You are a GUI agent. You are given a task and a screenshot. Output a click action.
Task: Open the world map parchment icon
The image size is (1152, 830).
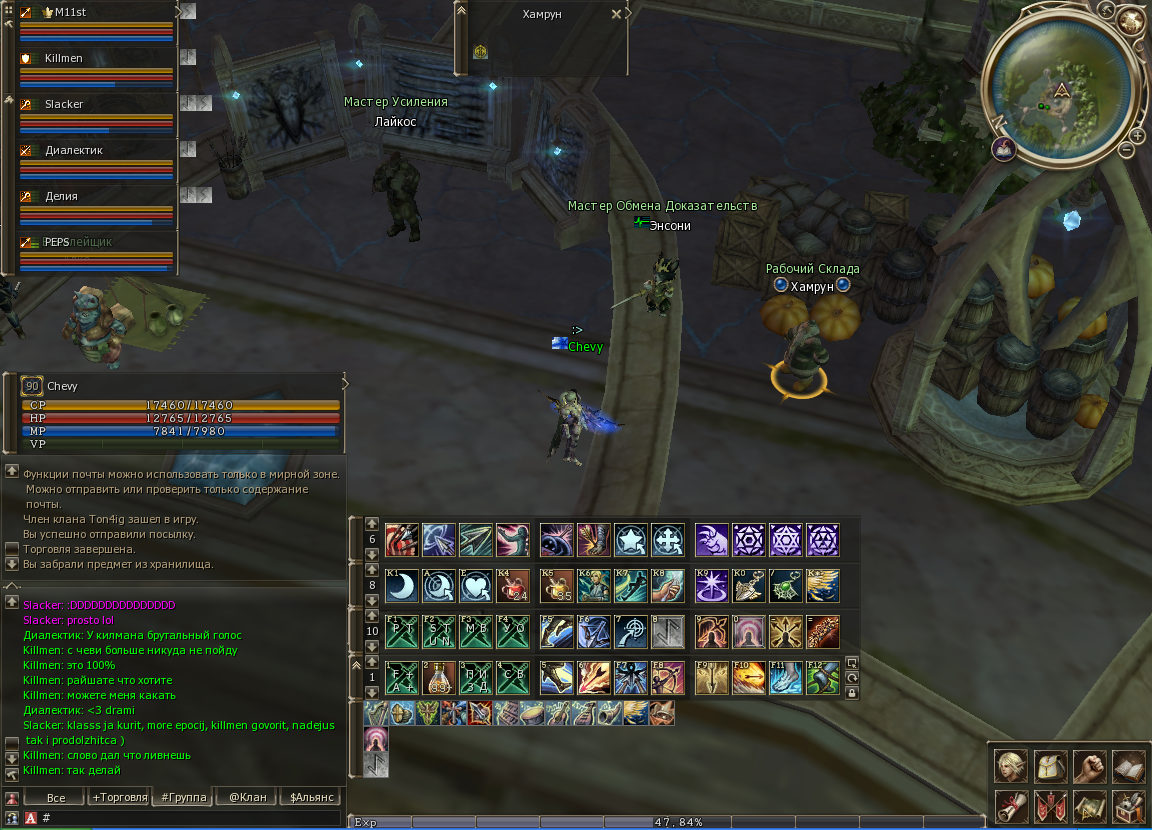pos(1089,806)
